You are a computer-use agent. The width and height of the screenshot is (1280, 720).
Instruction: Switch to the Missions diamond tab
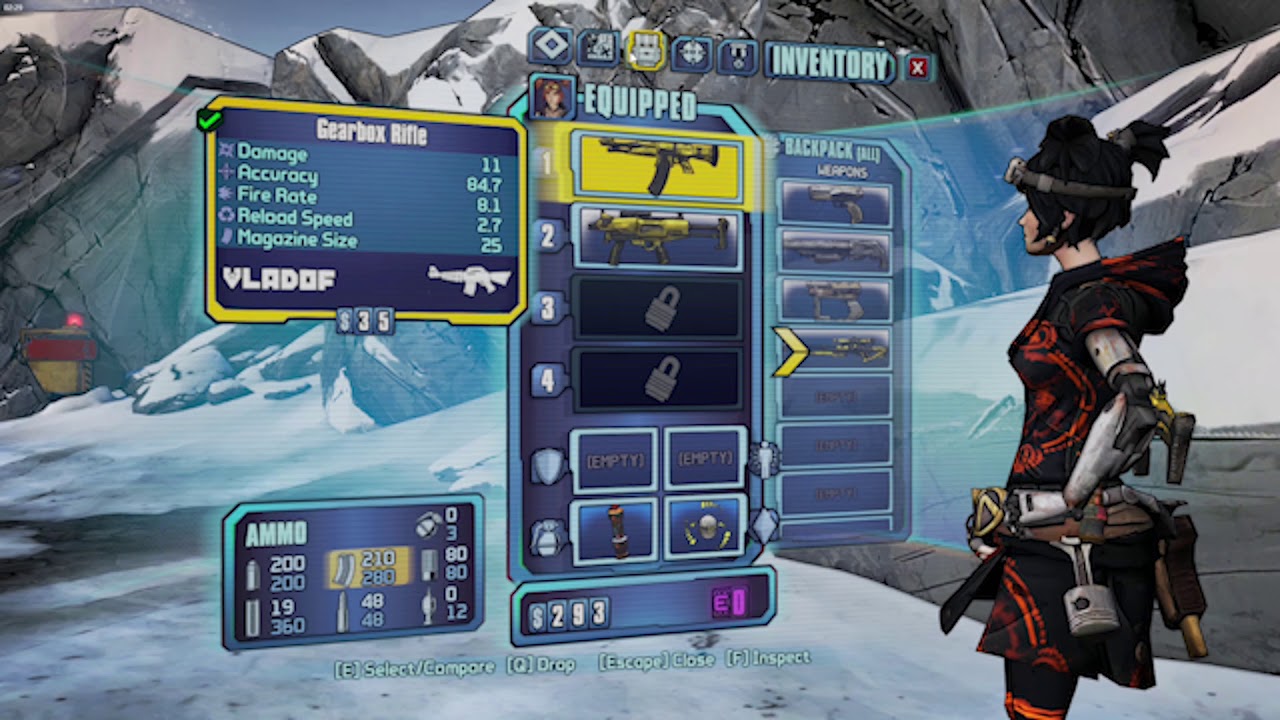click(x=551, y=46)
